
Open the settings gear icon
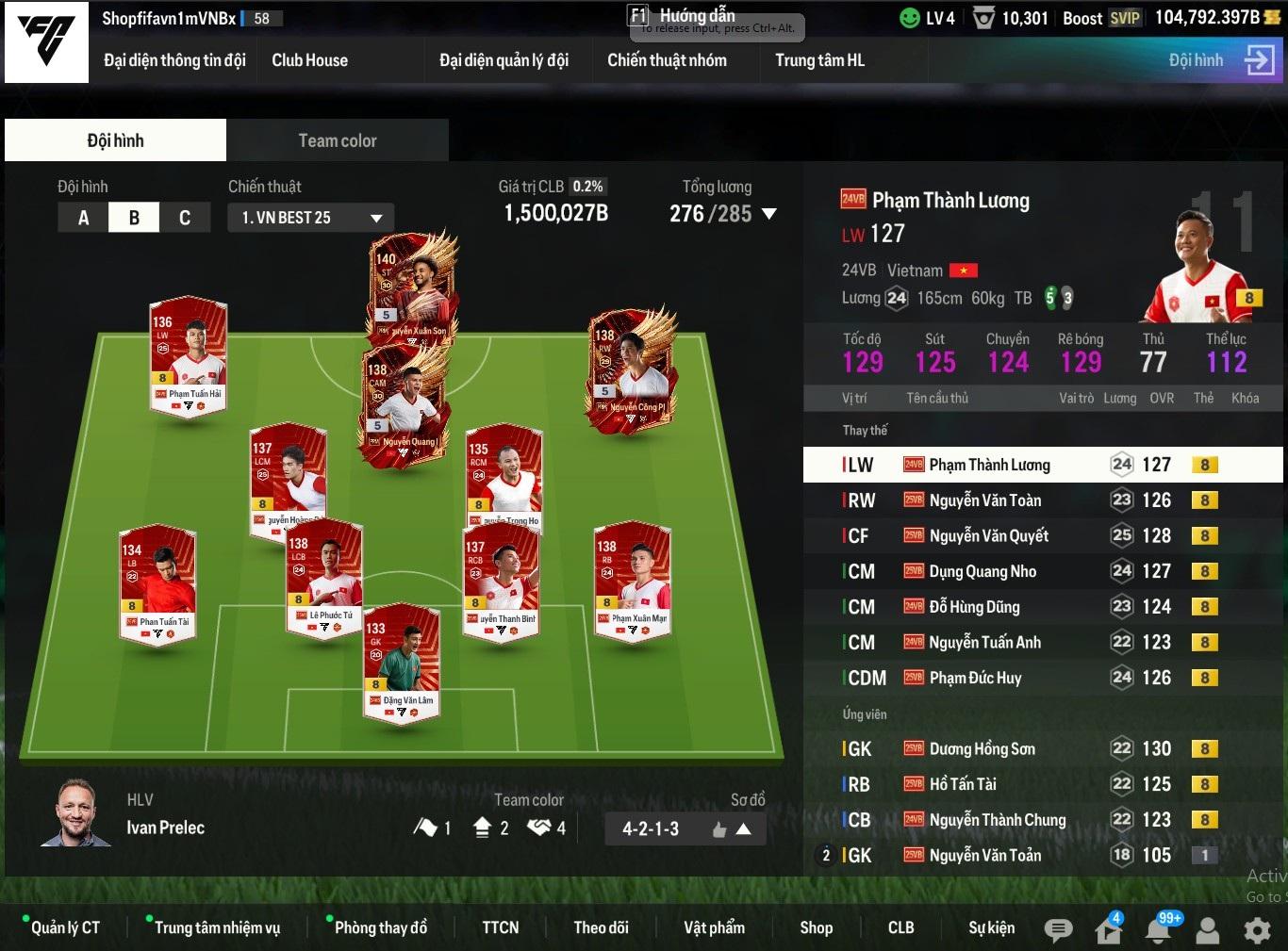click(x=1257, y=930)
